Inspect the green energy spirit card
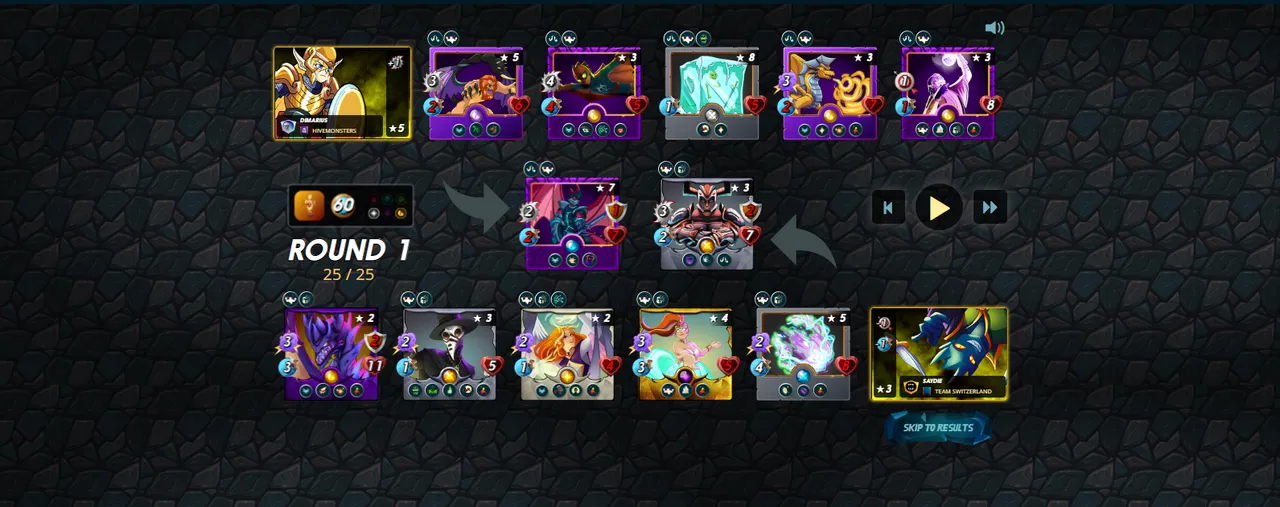 point(803,354)
